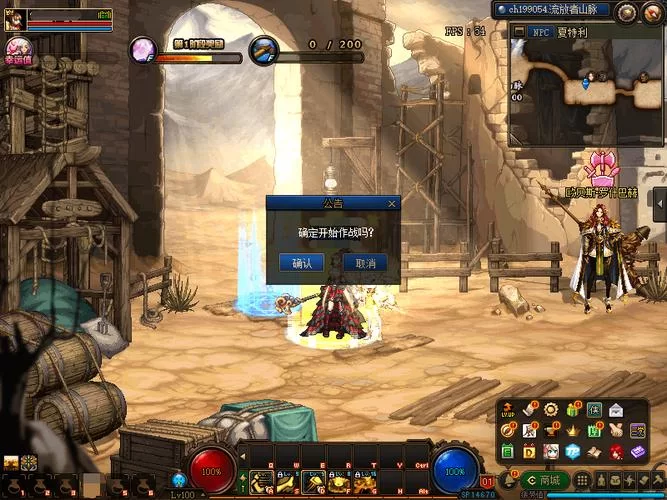The height and width of the screenshot is (500, 667).
Task: Open the blue TP icon
Action: [x=572, y=452]
